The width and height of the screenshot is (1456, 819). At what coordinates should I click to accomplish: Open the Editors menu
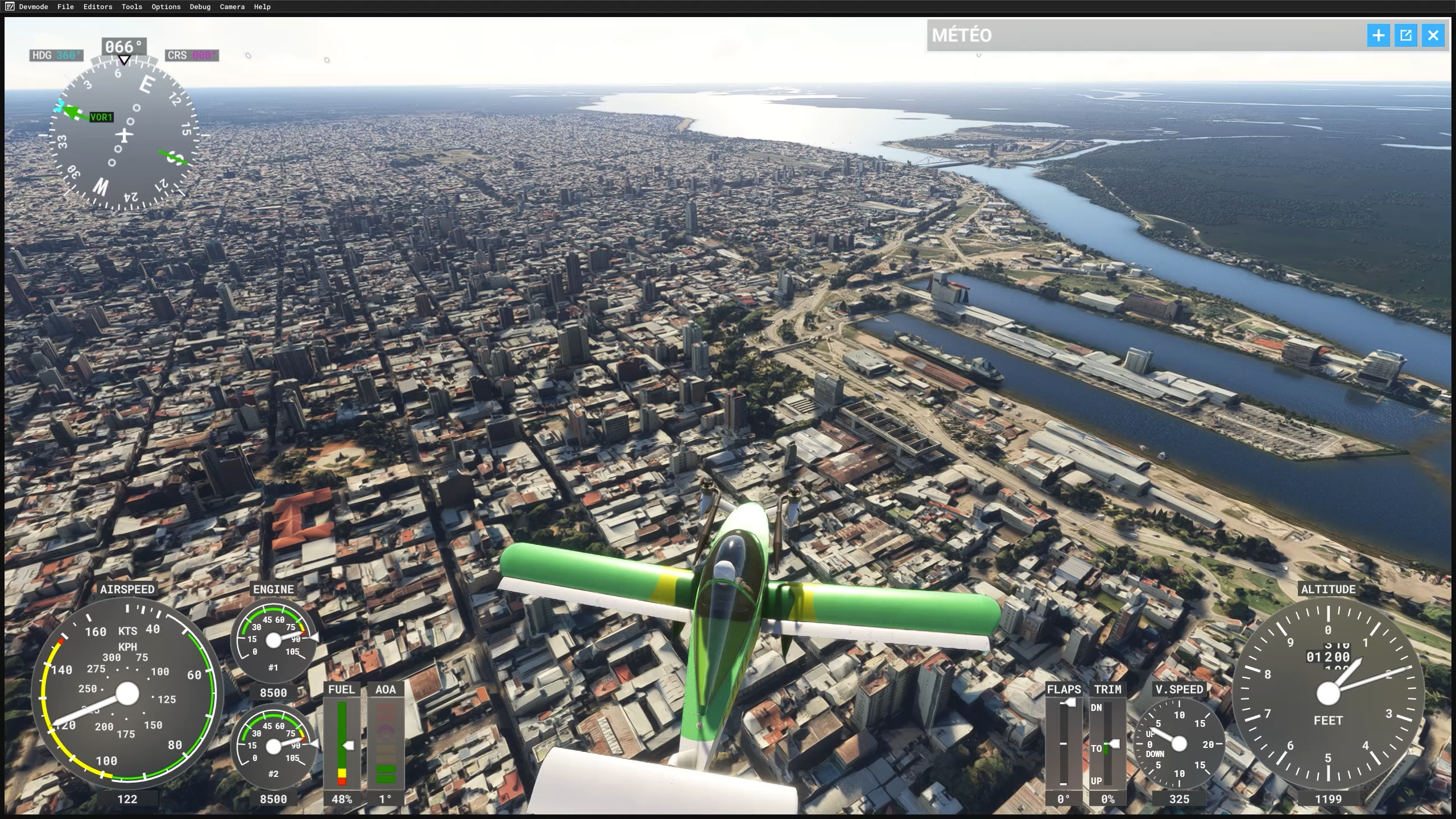(97, 7)
